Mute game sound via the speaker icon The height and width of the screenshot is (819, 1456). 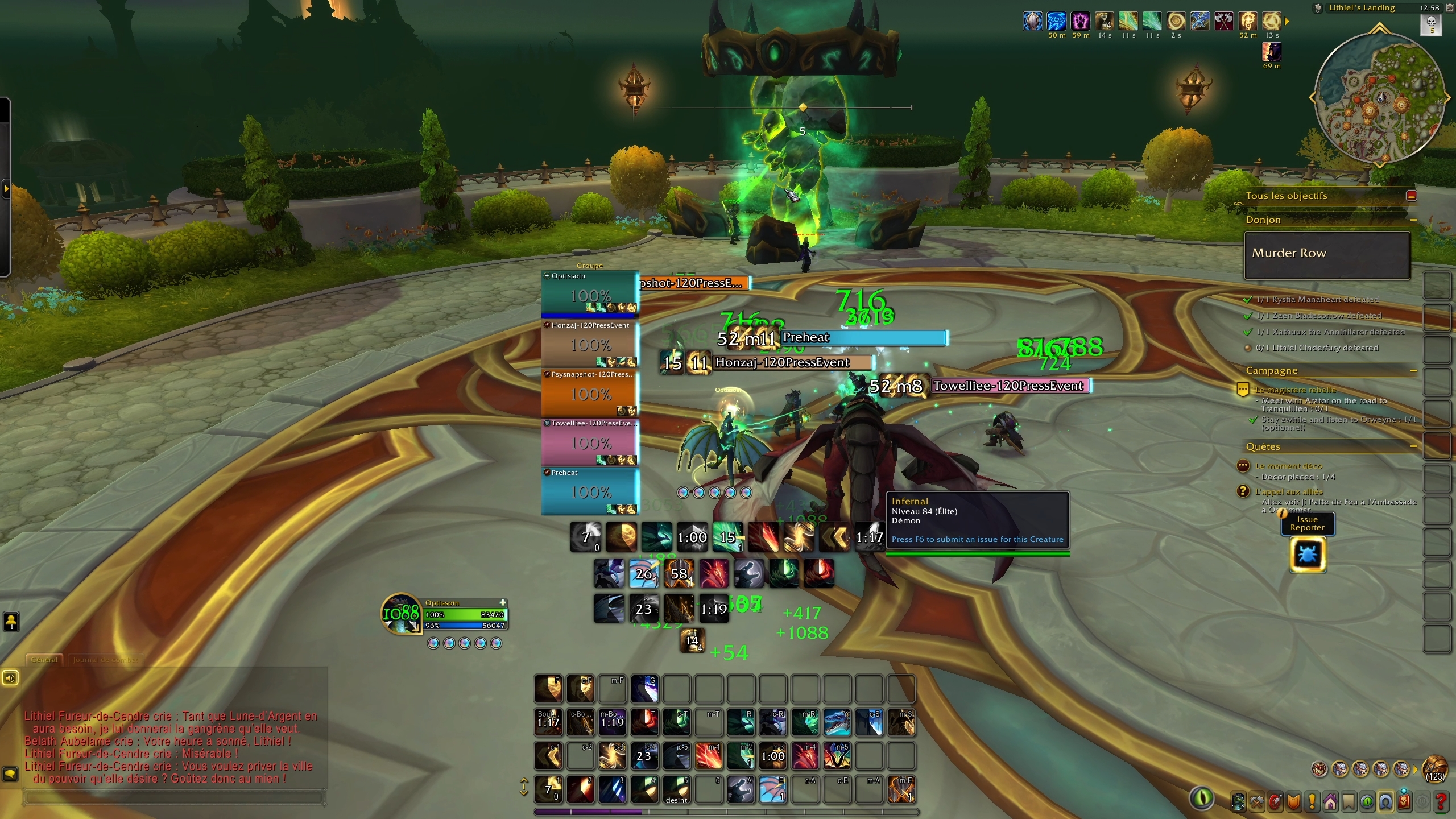(x=10, y=678)
